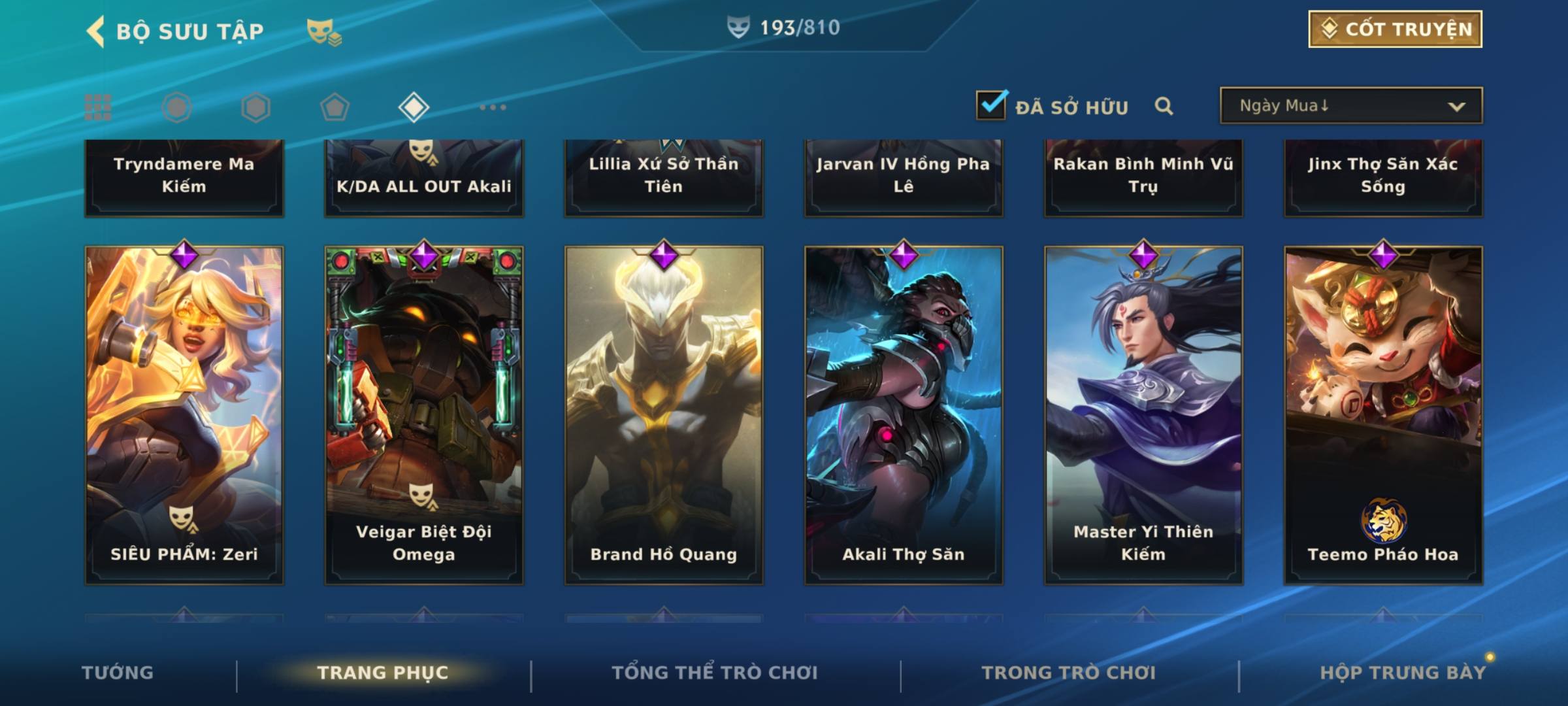Choose the diamond rarity filter
The height and width of the screenshot is (706, 1568).
(414, 107)
